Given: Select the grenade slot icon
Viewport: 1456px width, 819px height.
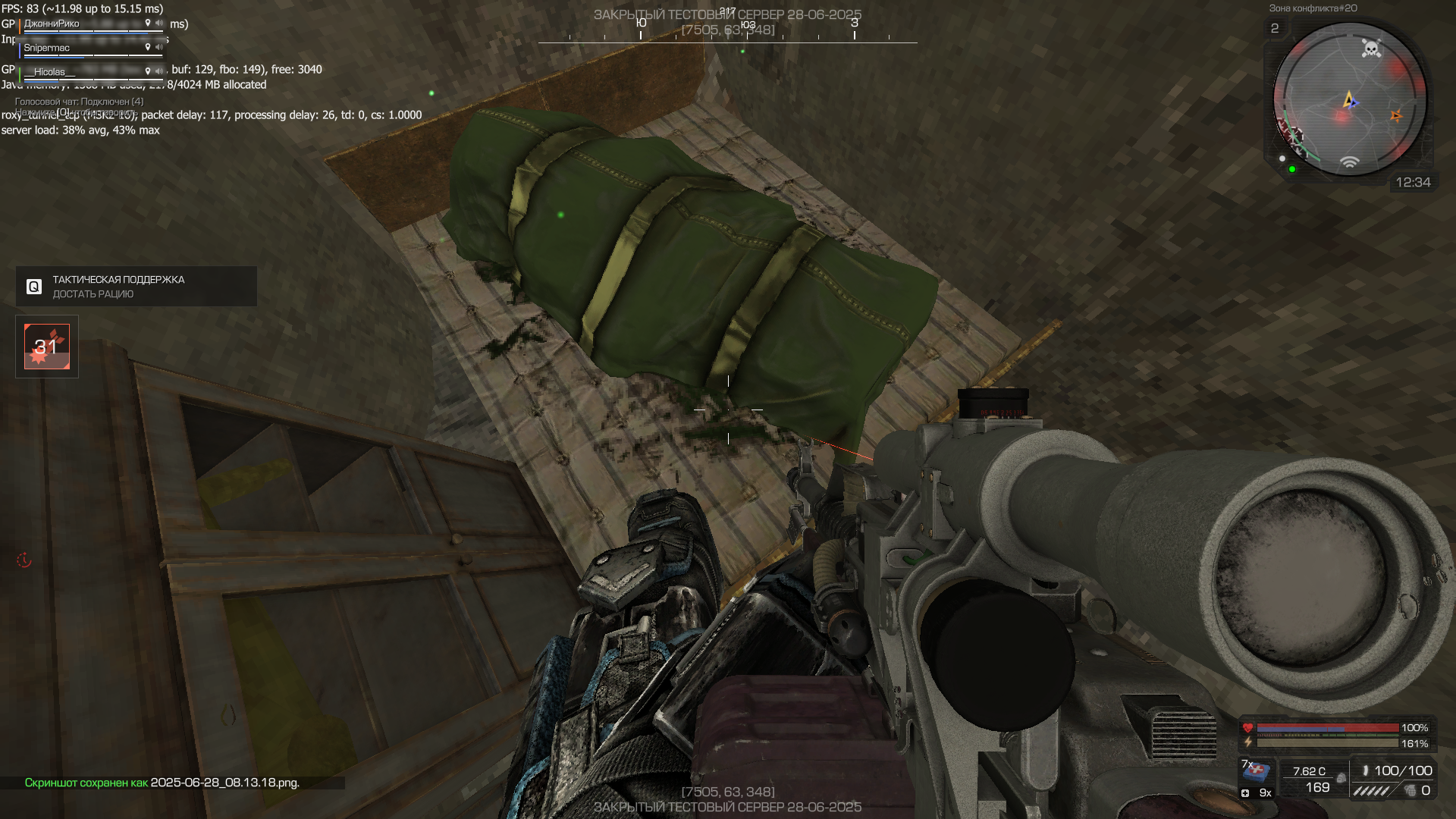Looking at the screenshot, I should (x=1410, y=791).
